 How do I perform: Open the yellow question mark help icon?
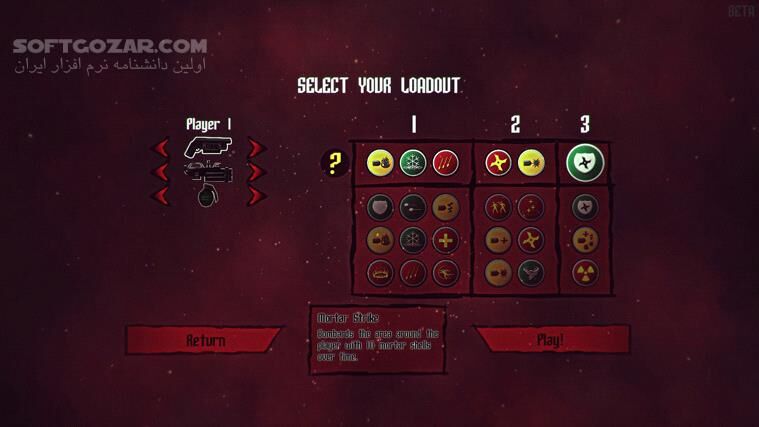(x=334, y=163)
